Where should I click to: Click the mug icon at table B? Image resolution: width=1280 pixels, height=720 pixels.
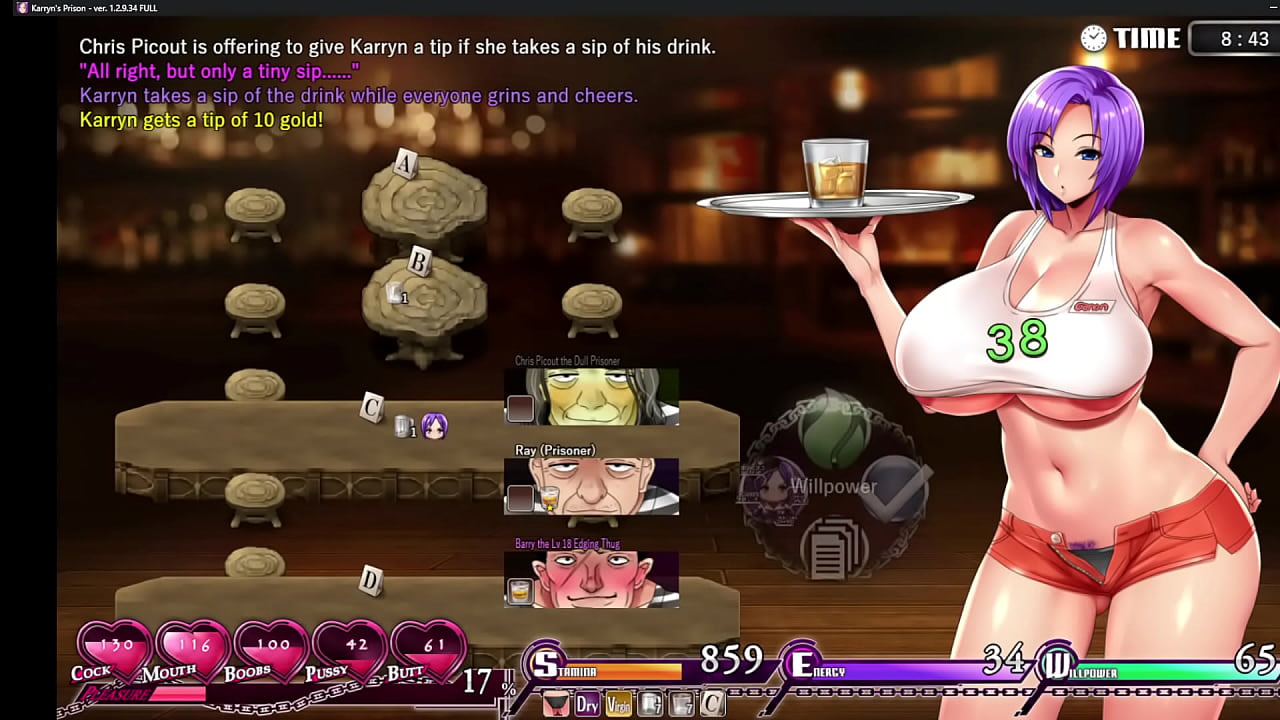(396, 290)
